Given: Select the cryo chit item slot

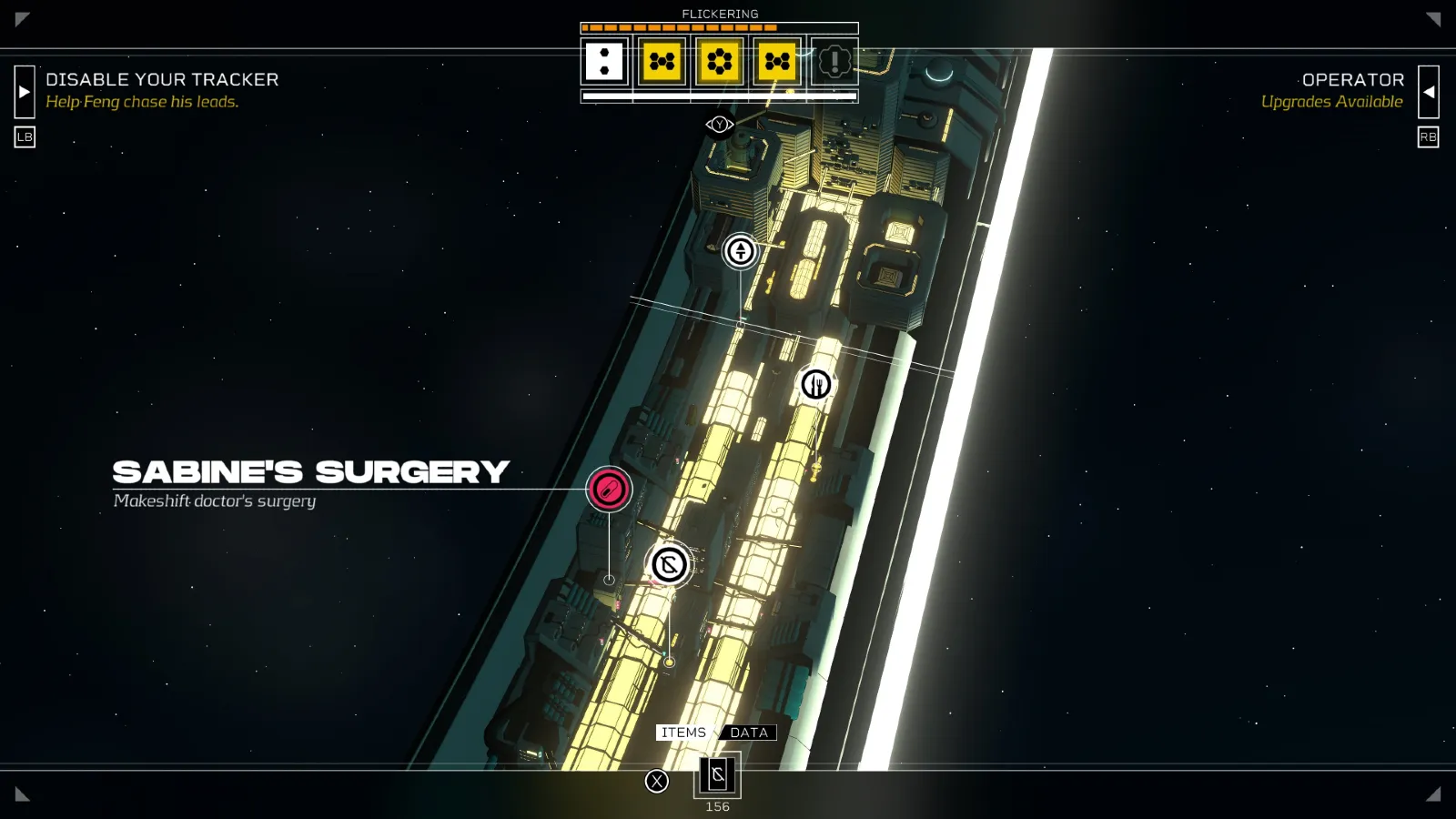Looking at the screenshot, I should point(718,775).
